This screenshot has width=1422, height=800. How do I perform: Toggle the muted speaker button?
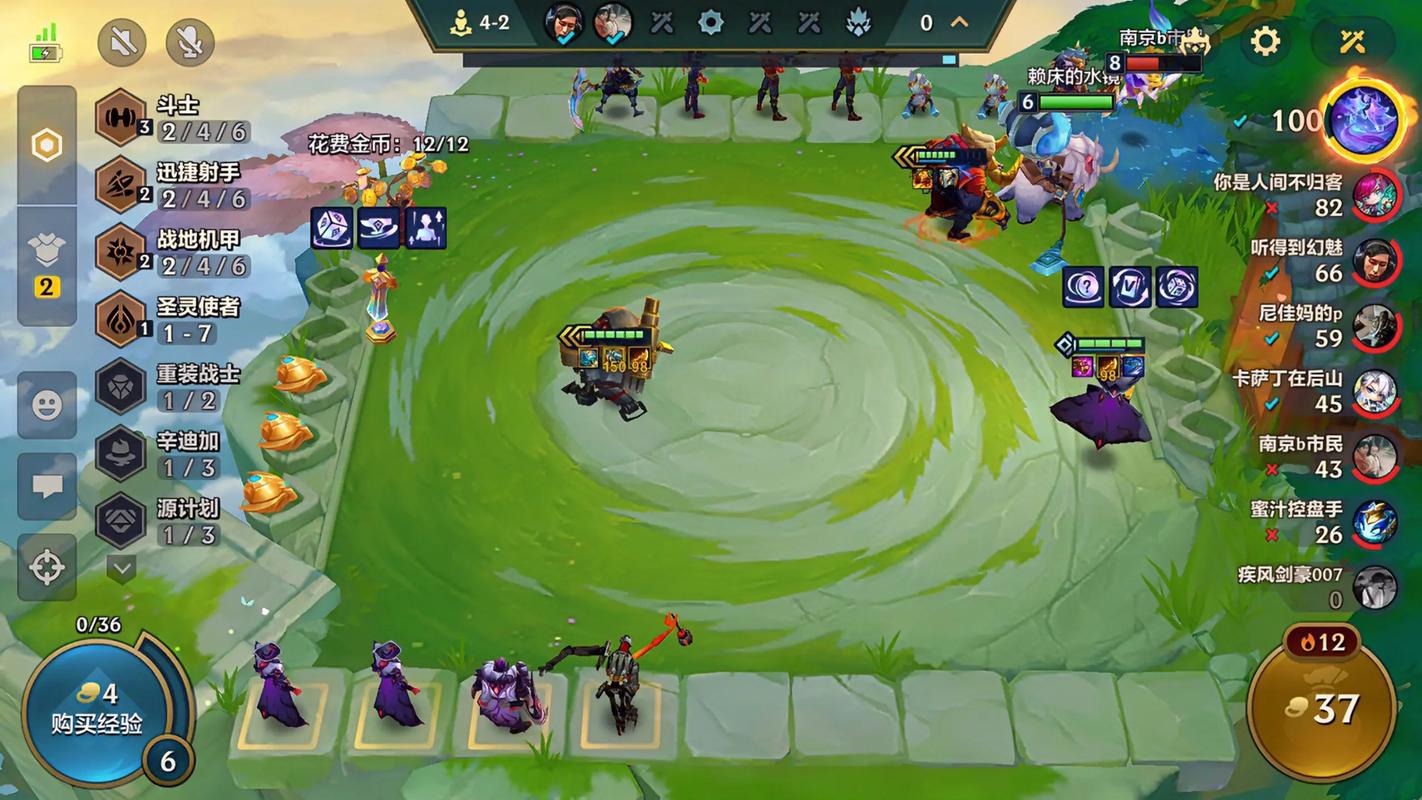(122, 42)
